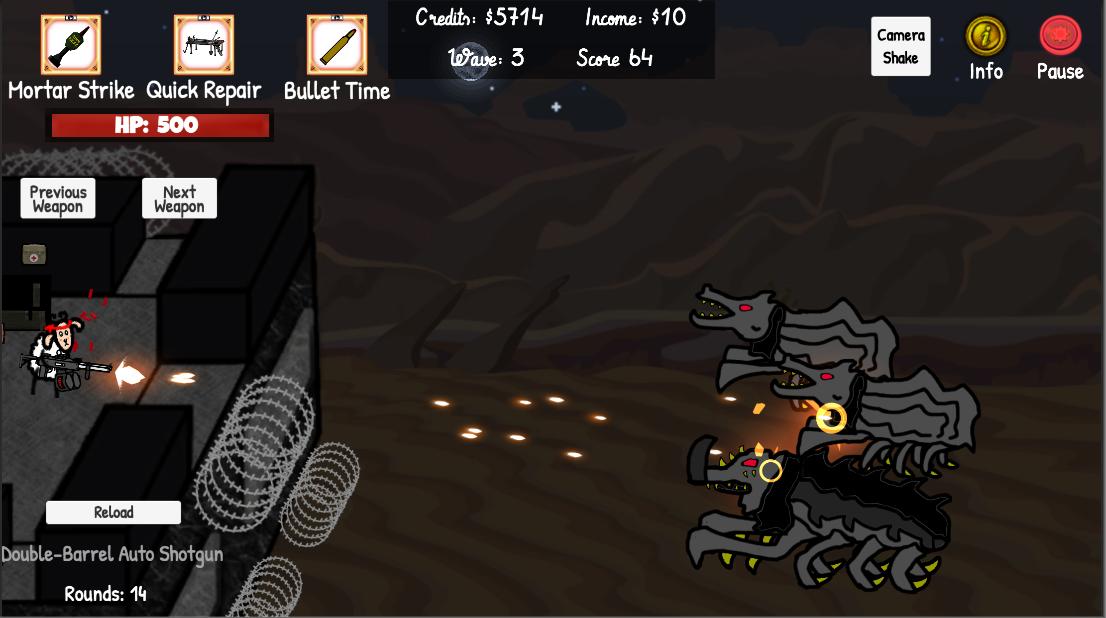Use the Quick Repair ability
1106x618 pixels.
point(203,45)
